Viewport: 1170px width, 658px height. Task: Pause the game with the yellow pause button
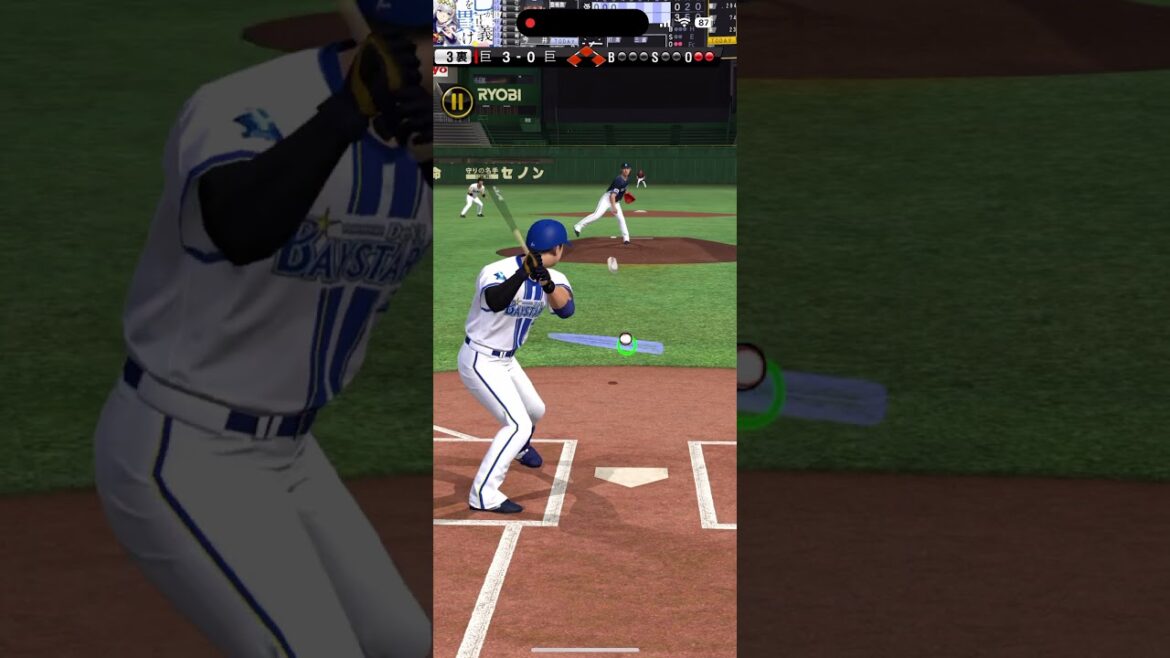tap(457, 101)
